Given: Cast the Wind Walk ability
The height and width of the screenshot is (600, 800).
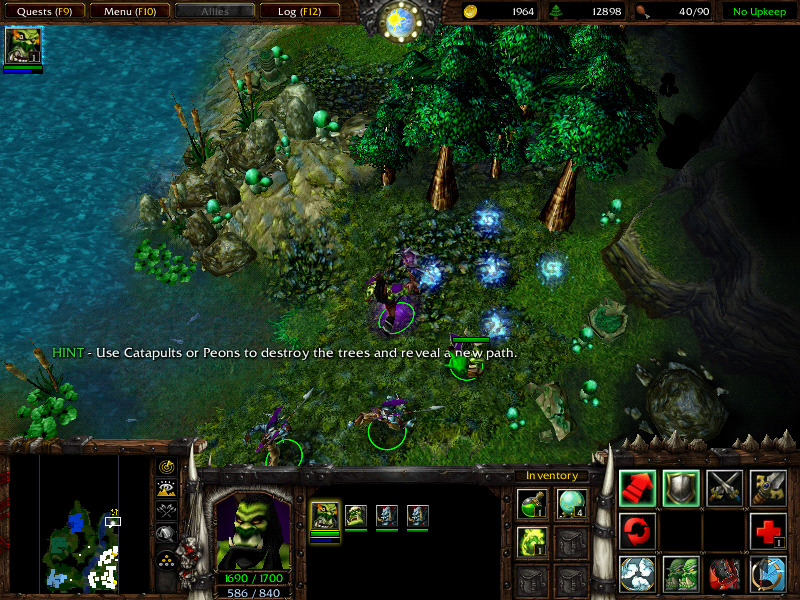Looking at the screenshot, I should [x=637, y=574].
